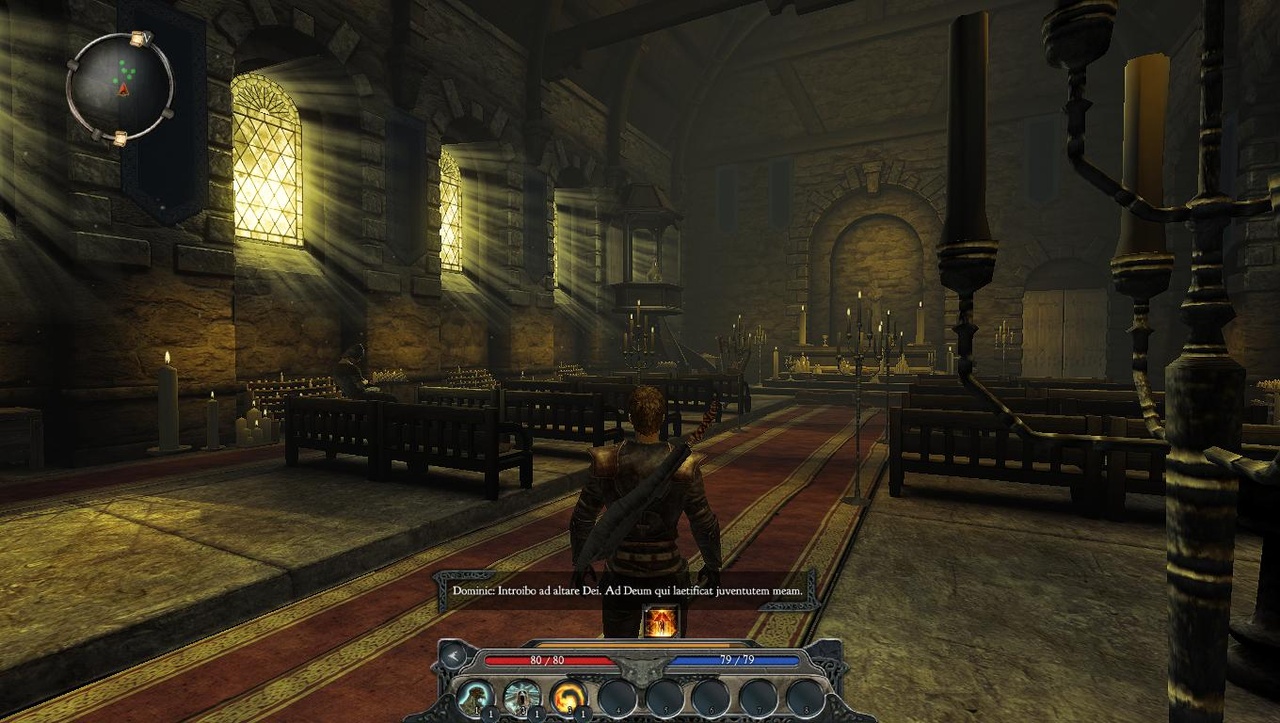
Task: Cast the fire spiral spell in slot 3
Action: 570,696
